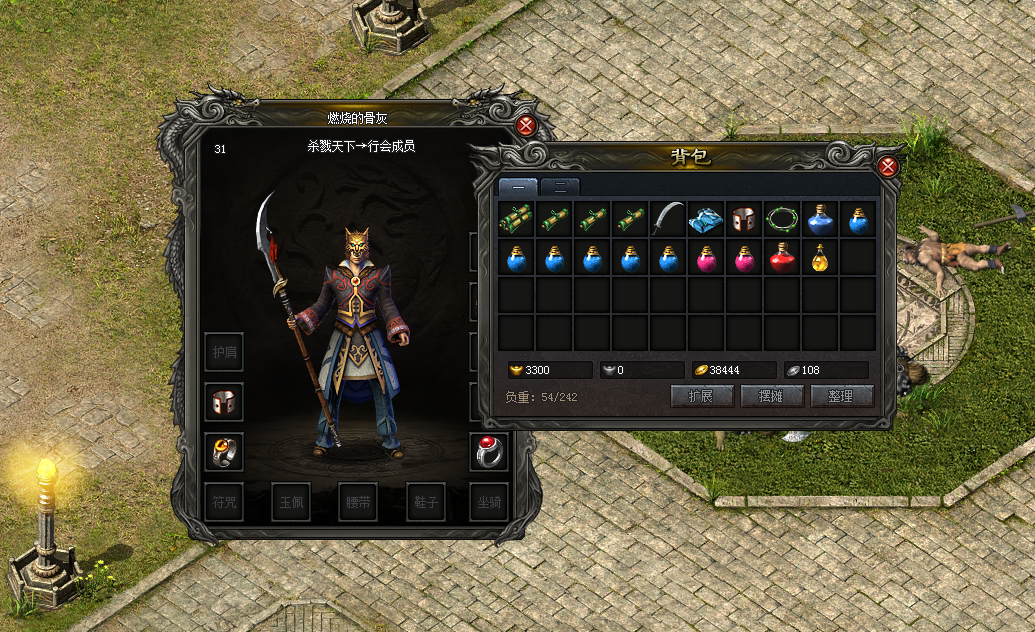Open a stall with 摆摊 button
Image resolution: width=1035 pixels, height=632 pixels.
tap(771, 396)
